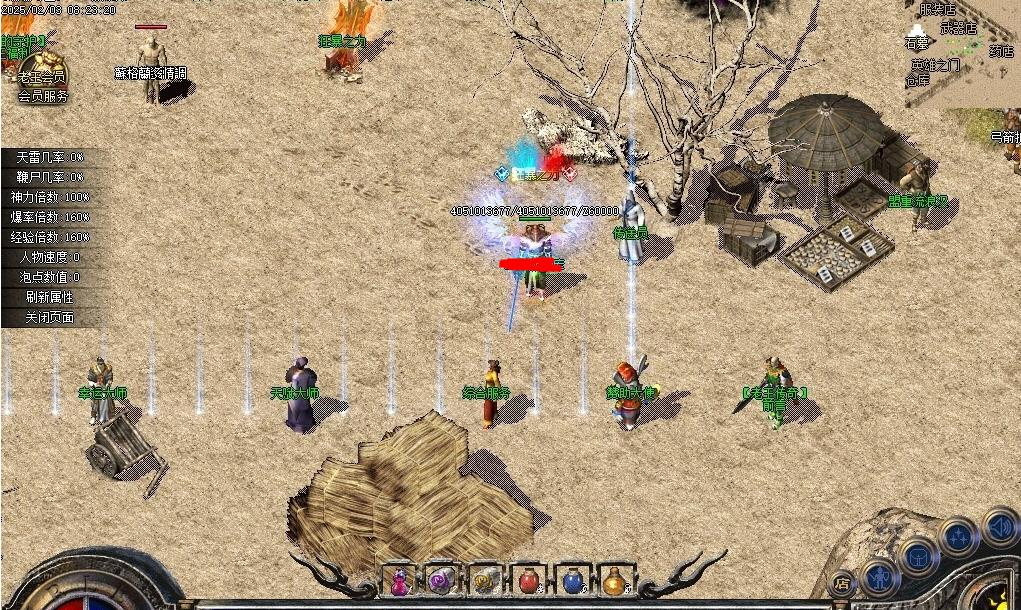
Task: Close the stats panel with 关闭页面
Action: point(50,317)
